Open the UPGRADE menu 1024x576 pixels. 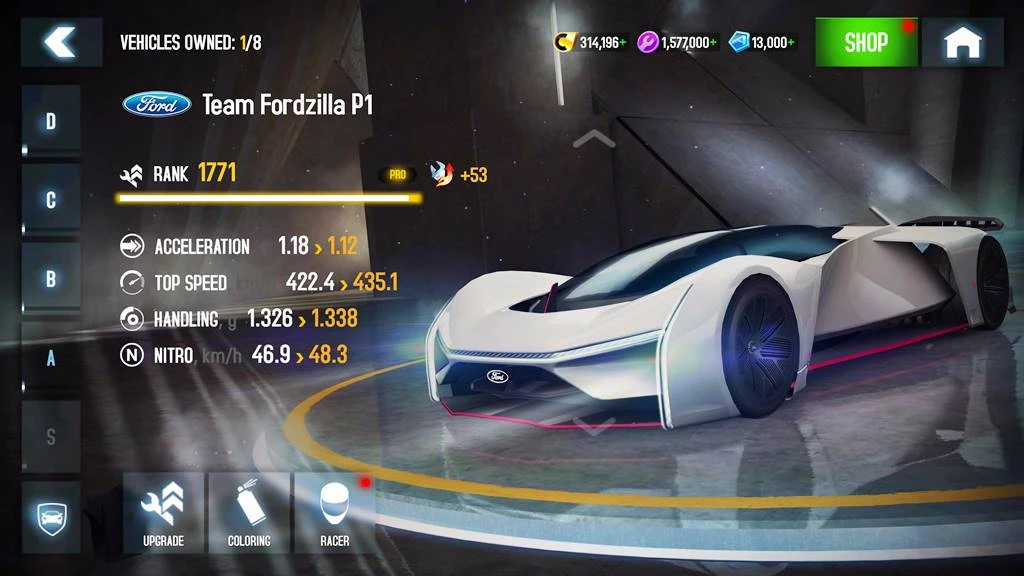coord(164,513)
